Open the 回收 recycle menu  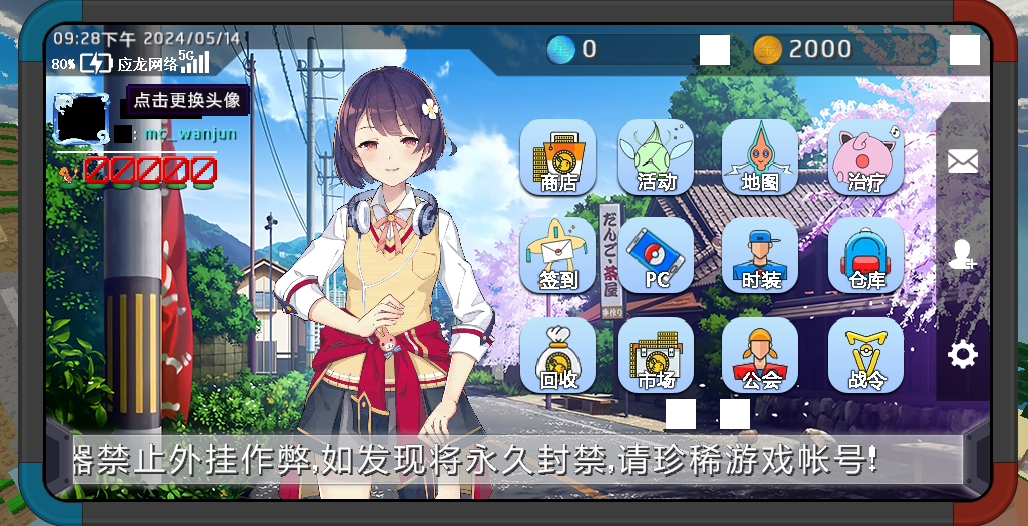[558, 355]
